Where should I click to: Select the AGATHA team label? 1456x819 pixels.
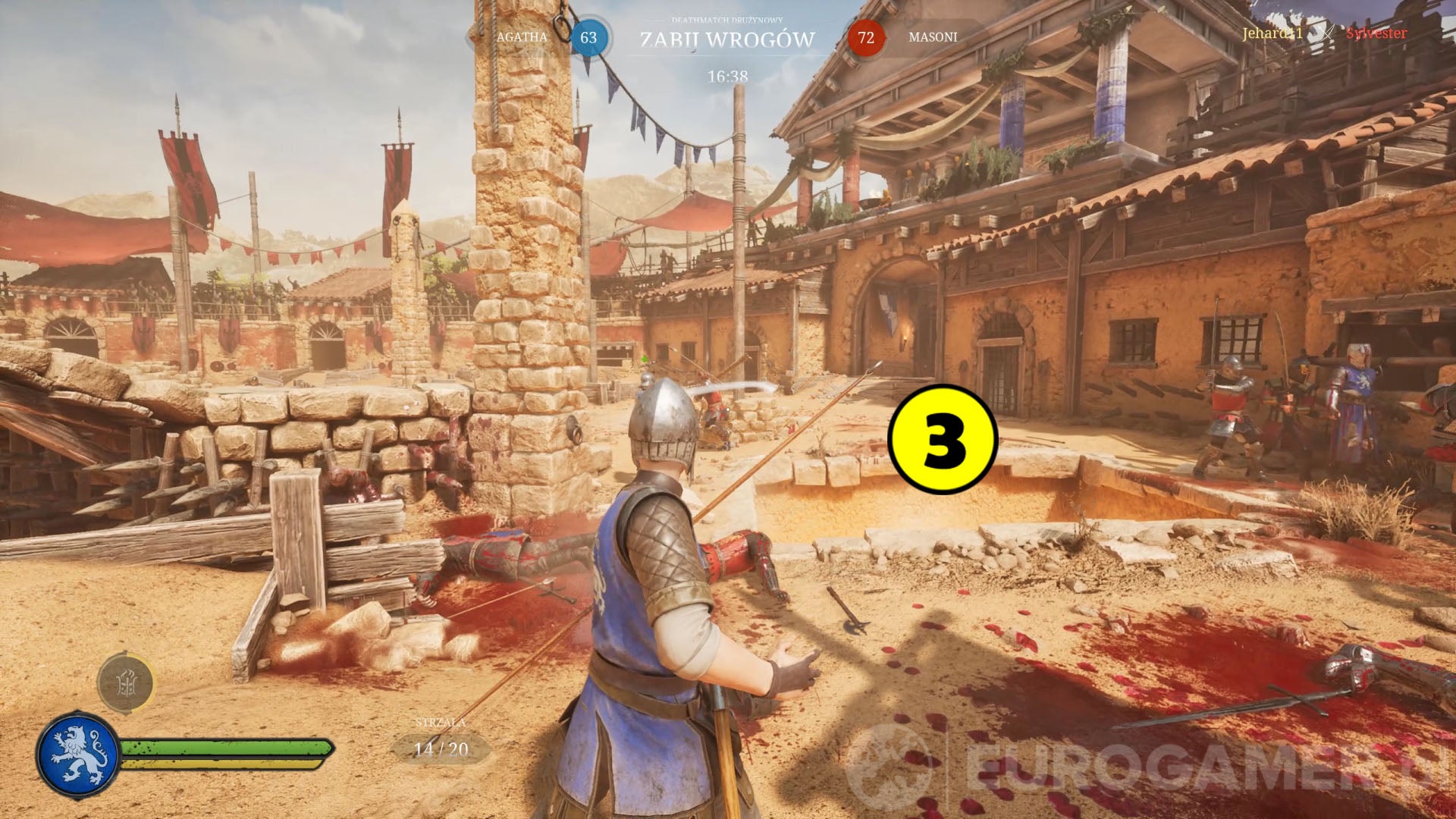point(523,36)
